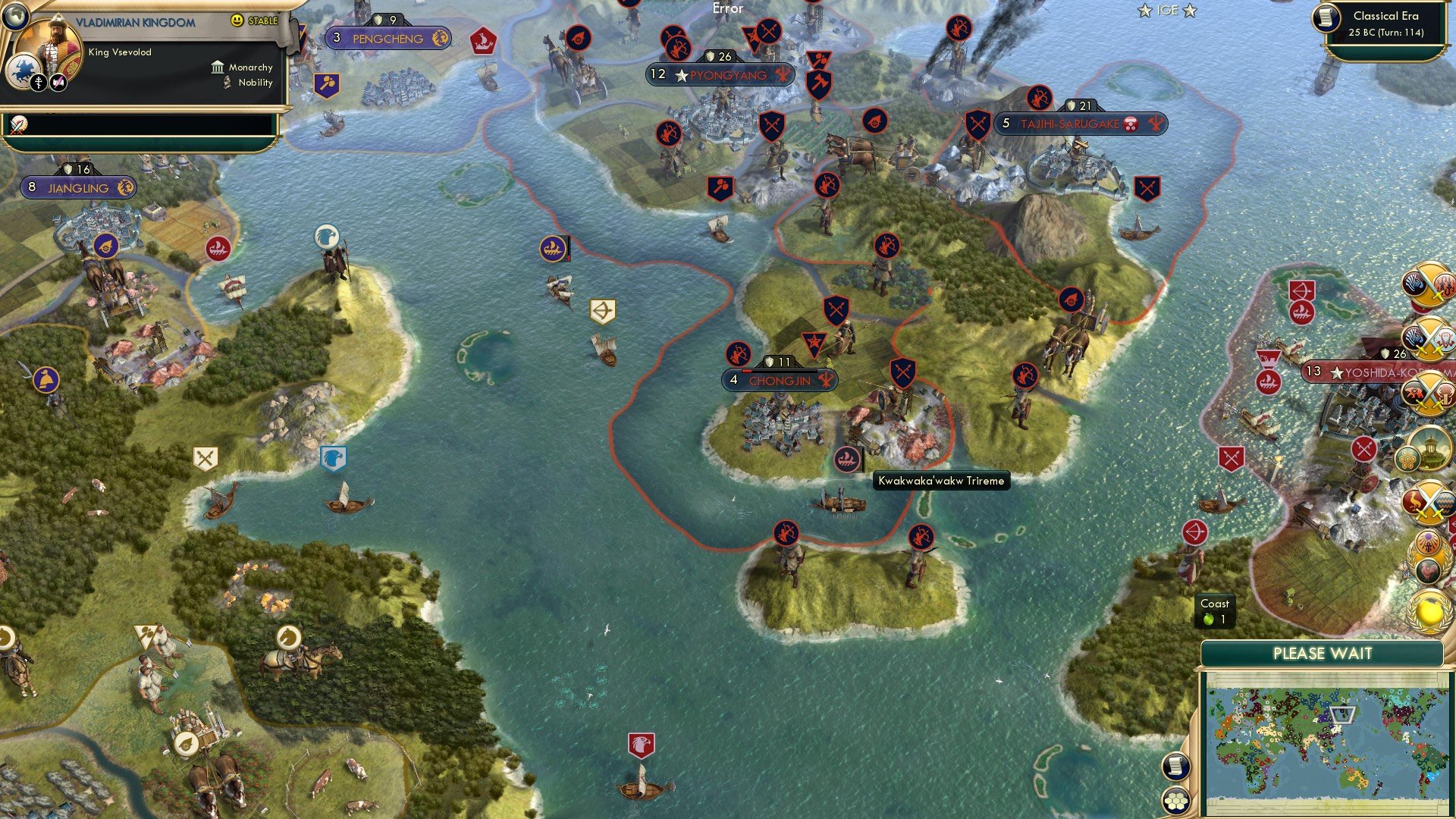The image size is (1456, 819).
Task: Click the Kwakwaka'wakw Trireme tooltip label
Action: coord(942,481)
